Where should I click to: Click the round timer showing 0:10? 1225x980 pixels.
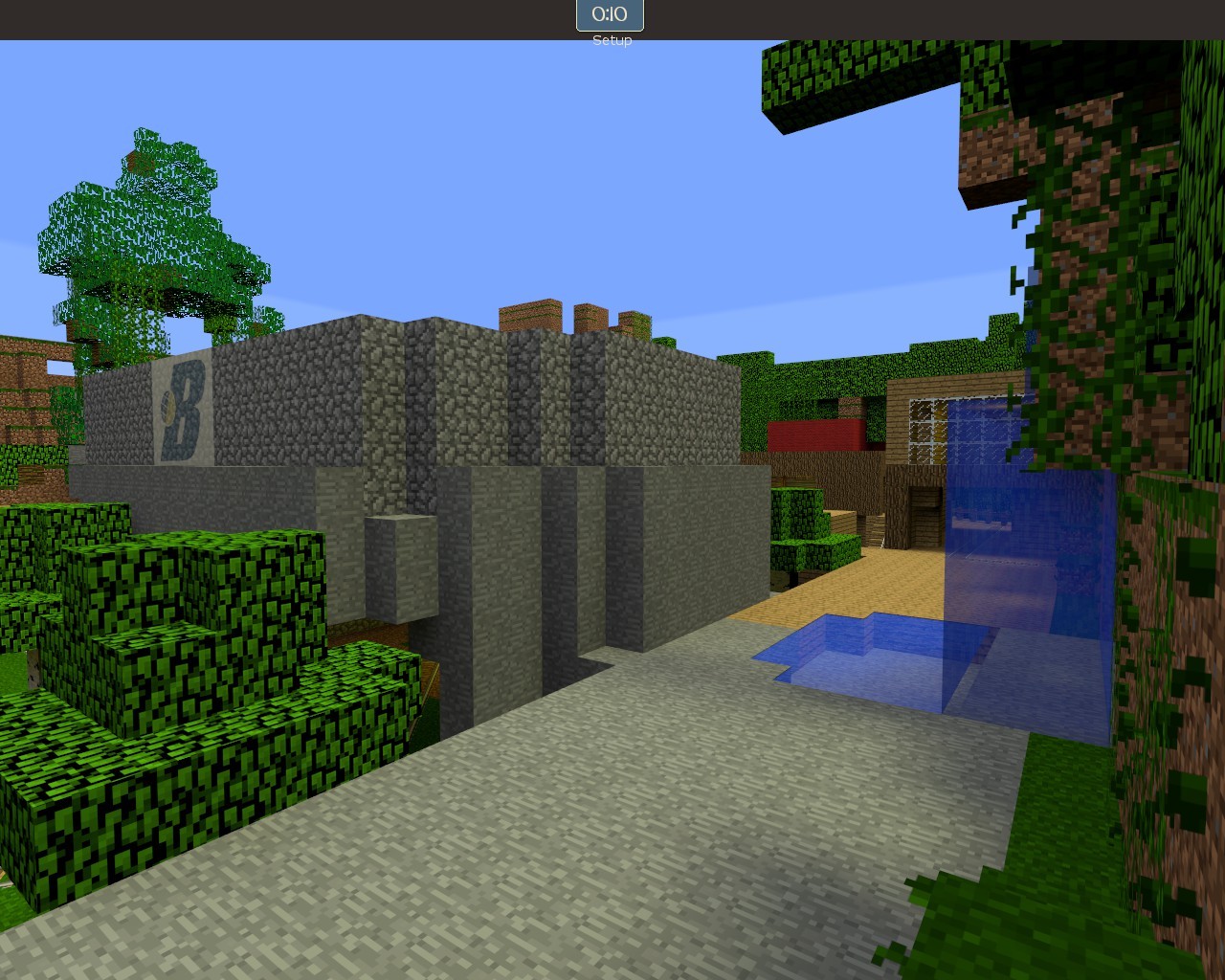click(610, 14)
